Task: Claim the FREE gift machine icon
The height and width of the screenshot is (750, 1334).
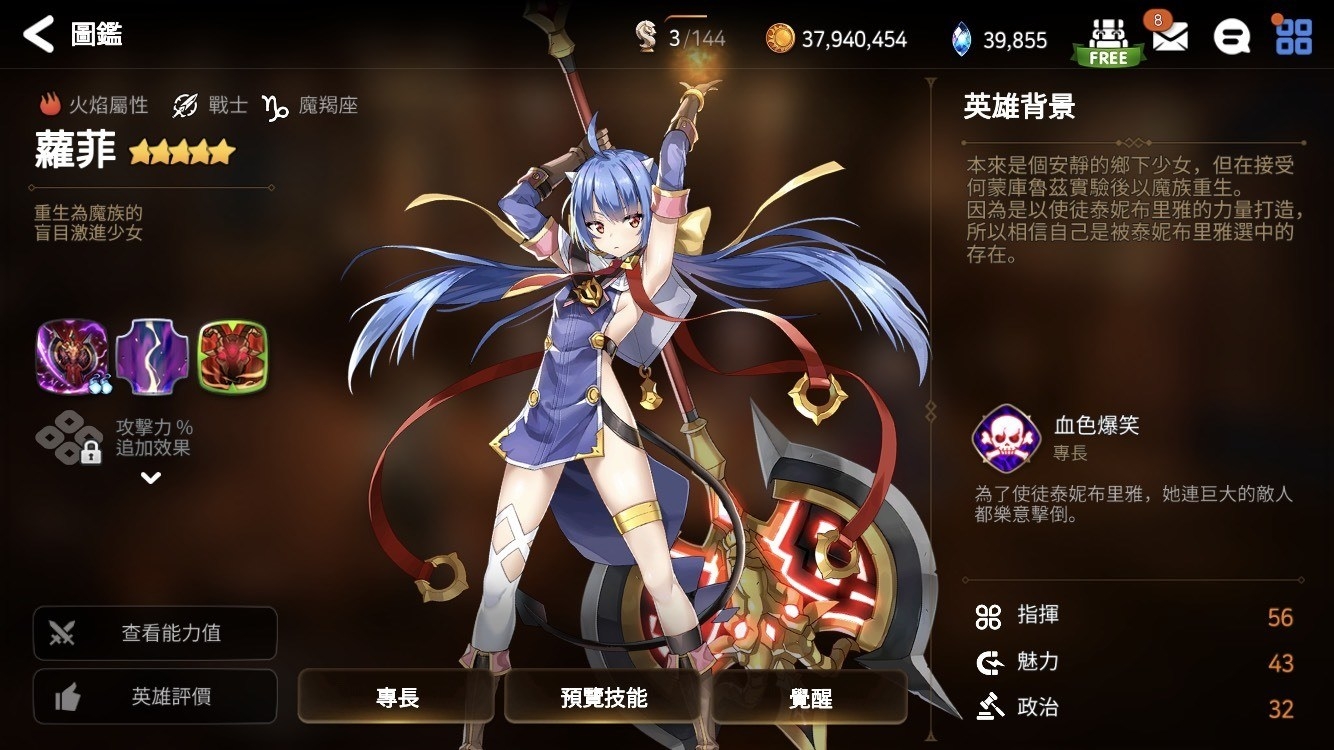Action: point(1108,36)
